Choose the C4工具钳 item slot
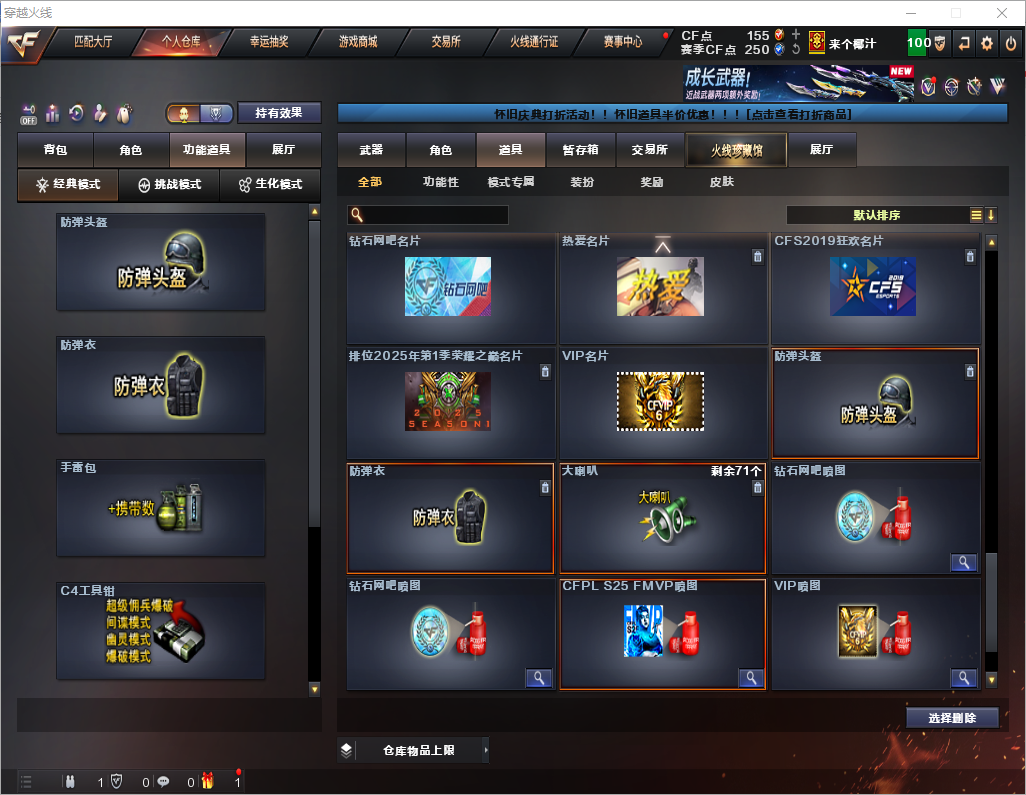Screen dimensions: 1026x795 161,631
